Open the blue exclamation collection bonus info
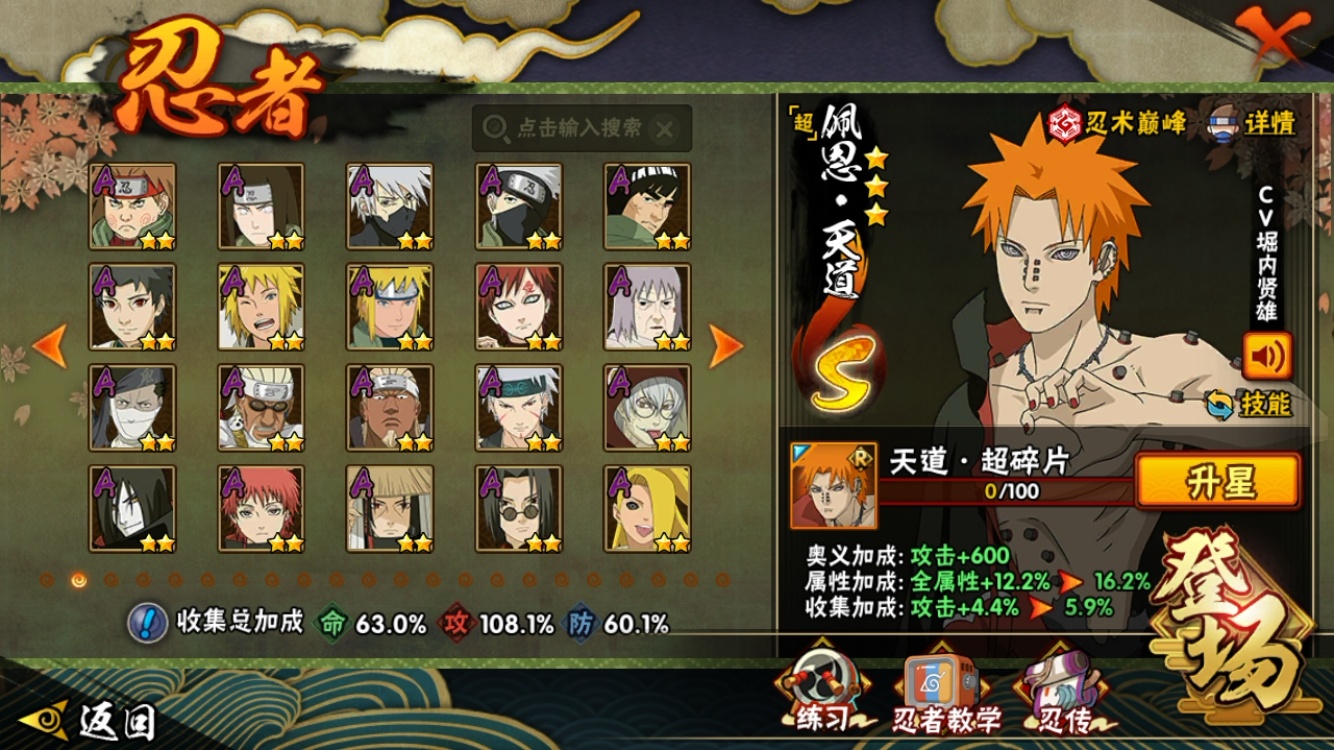Screen dimensions: 1334x750 click(147, 623)
